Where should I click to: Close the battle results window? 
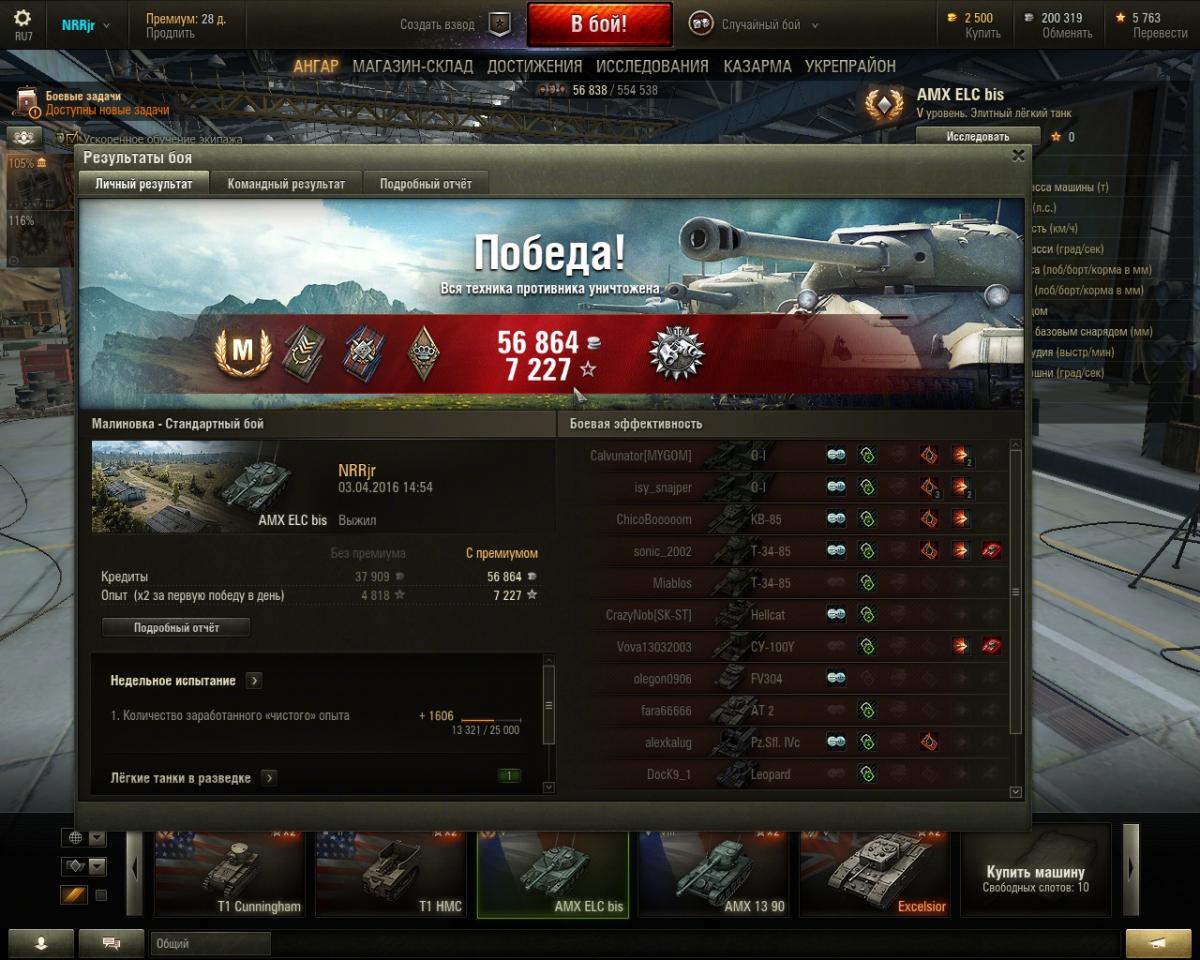pos(1018,156)
